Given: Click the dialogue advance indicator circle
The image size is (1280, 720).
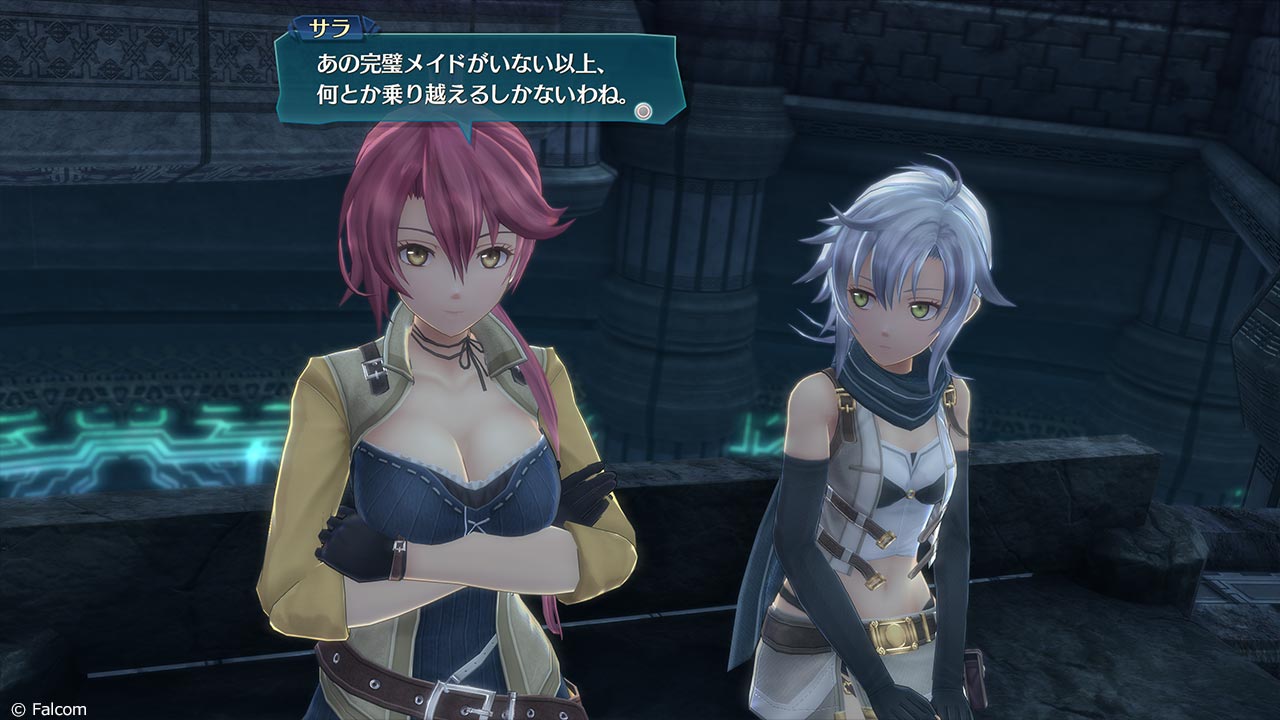Looking at the screenshot, I should (x=644, y=111).
